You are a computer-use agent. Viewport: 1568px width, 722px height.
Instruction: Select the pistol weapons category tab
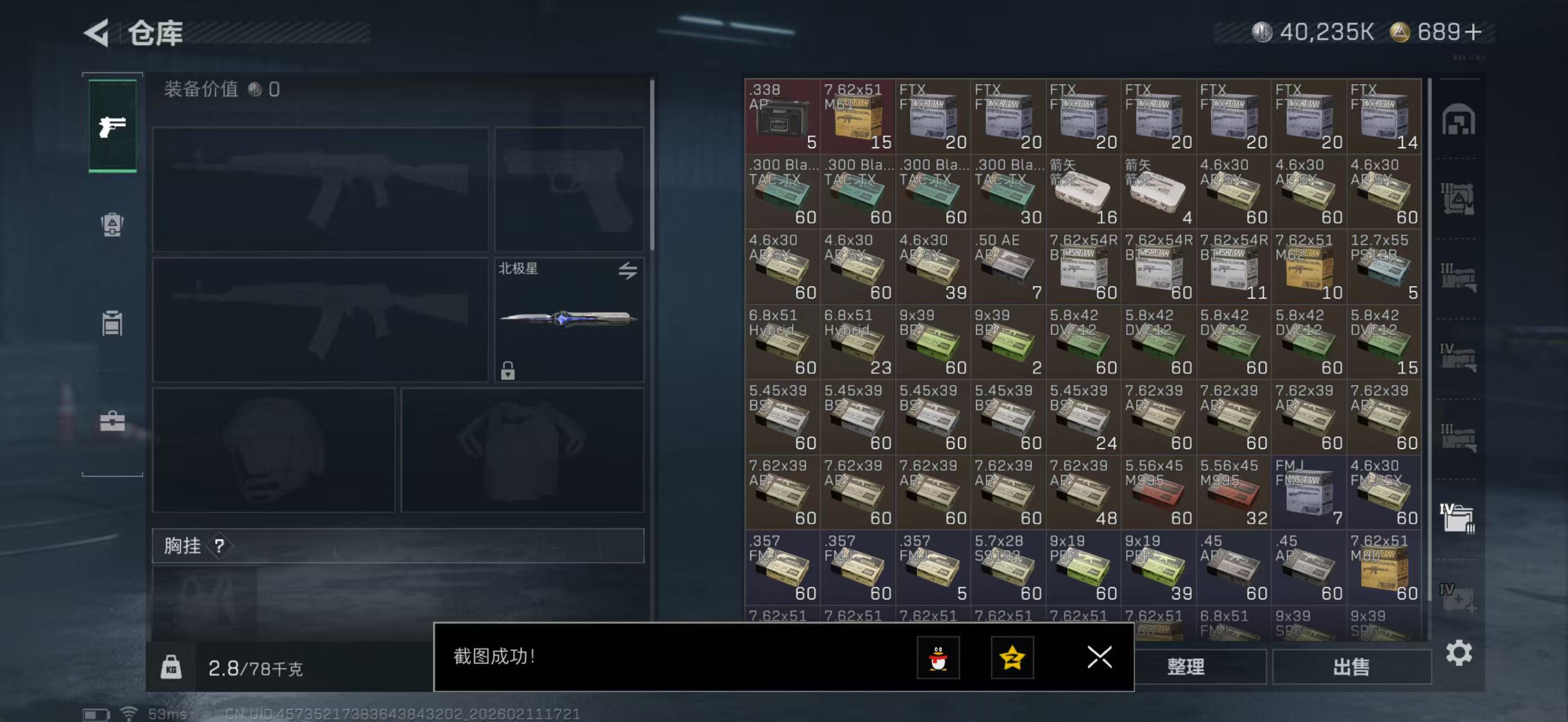coord(112,125)
